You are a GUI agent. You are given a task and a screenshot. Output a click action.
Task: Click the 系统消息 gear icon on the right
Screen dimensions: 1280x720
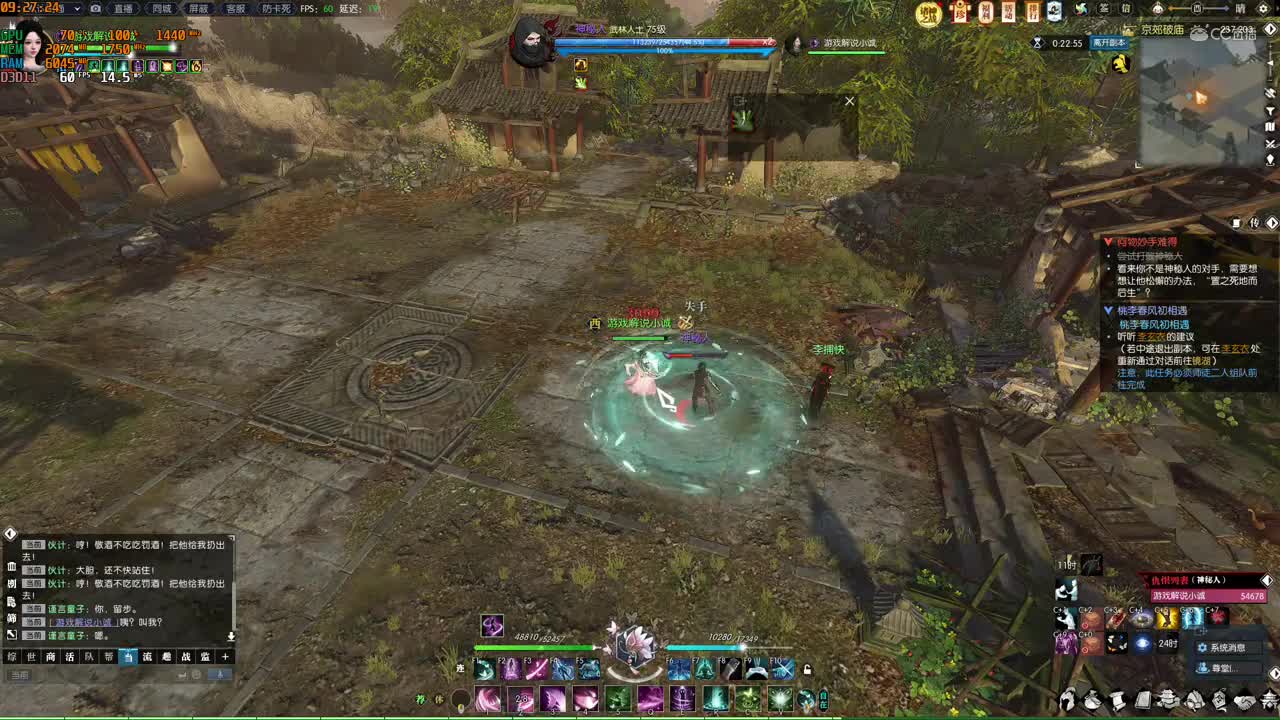[1203, 647]
